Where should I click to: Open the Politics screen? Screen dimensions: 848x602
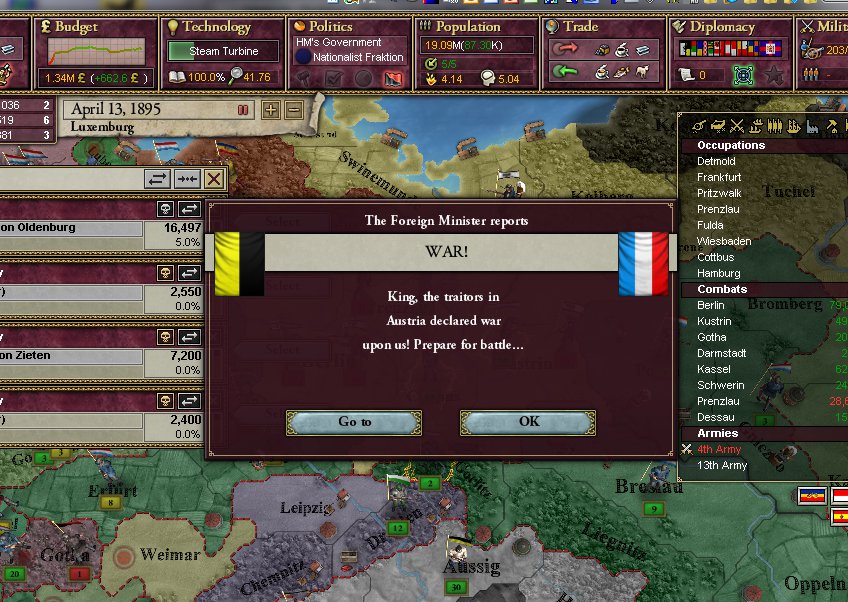tap(330, 27)
